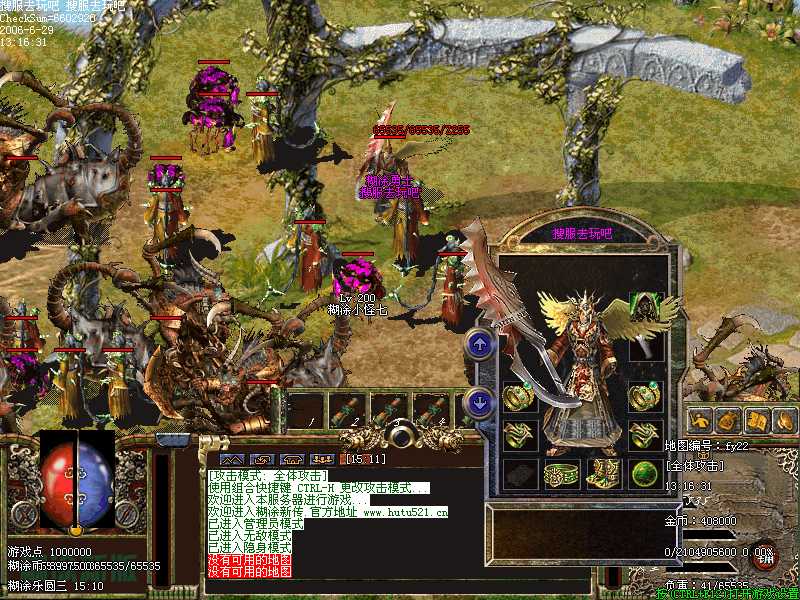Click the round button left of orb
This screenshot has width=800, height=600.
click(x=24, y=514)
